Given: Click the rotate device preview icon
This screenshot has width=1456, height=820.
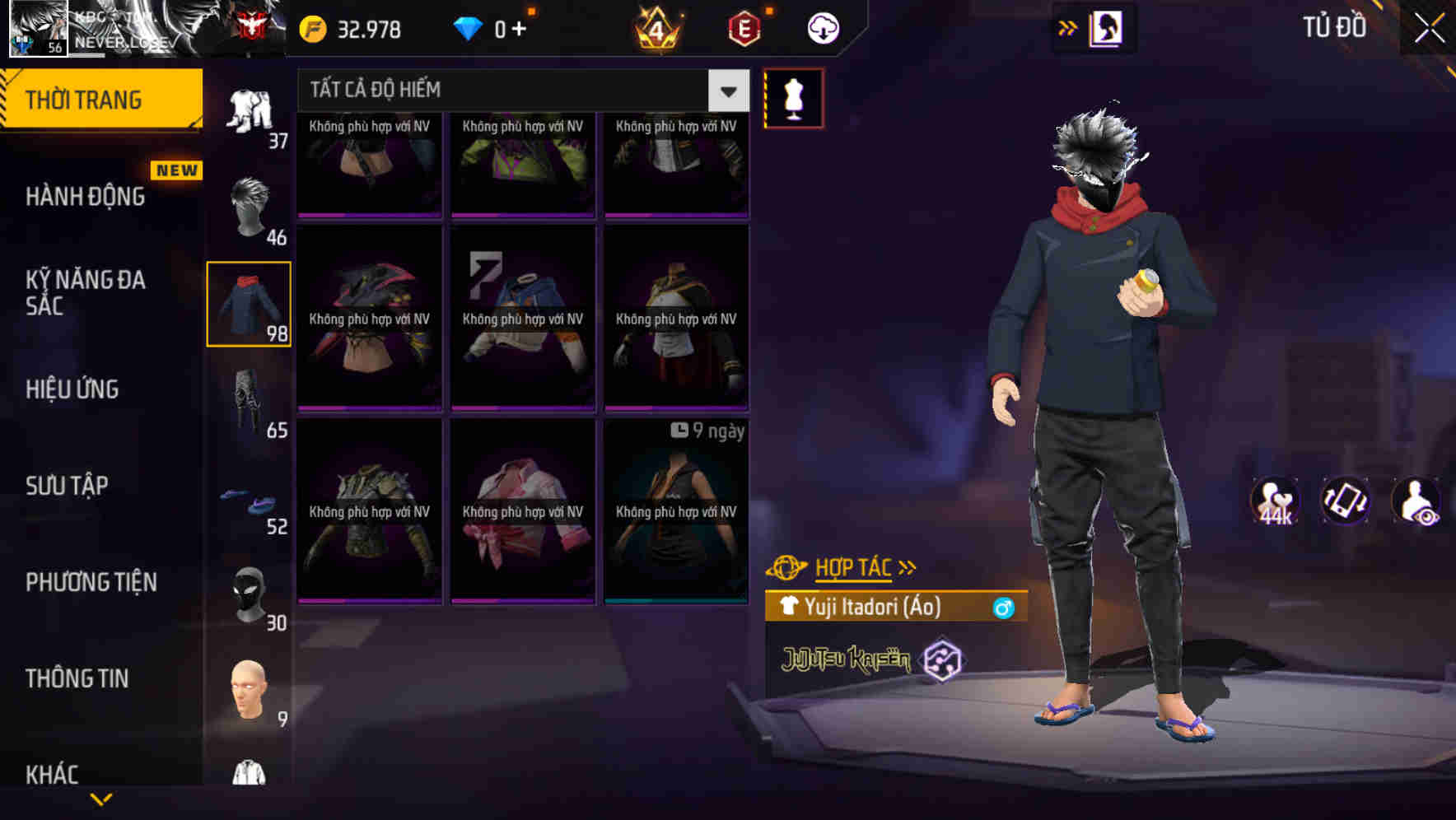Looking at the screenshot, I should tap(1344, 502).
